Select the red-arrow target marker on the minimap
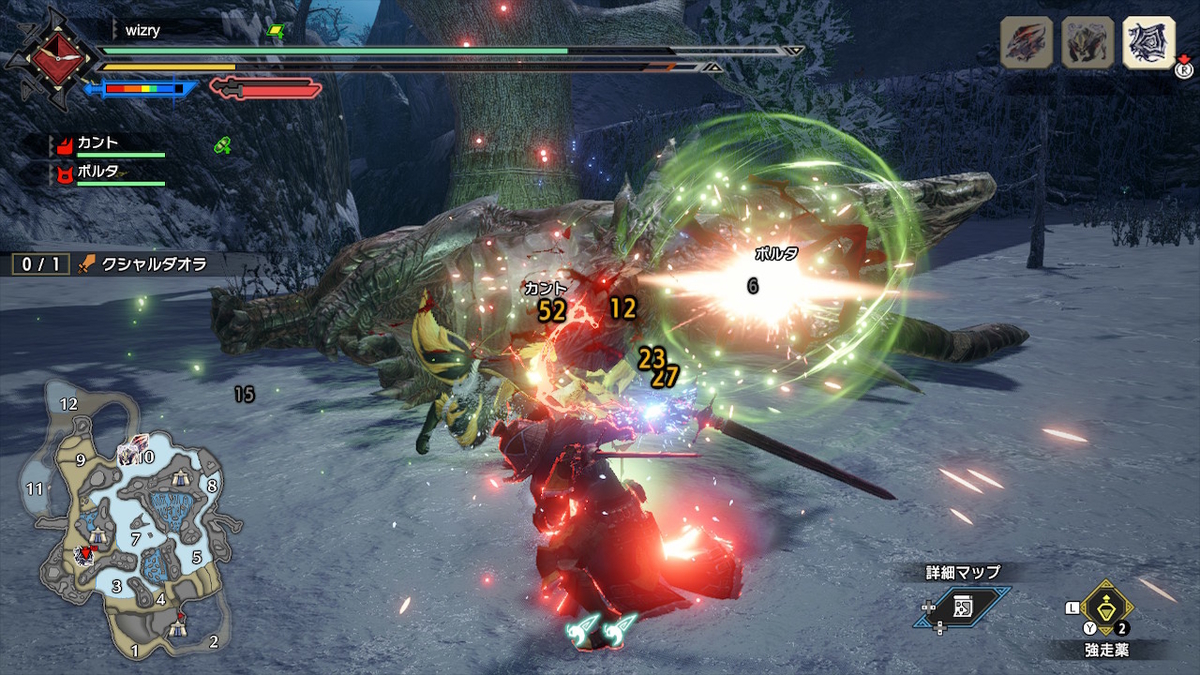The width and height of the screenshot is (1200, 675). (x=86, y=552)
